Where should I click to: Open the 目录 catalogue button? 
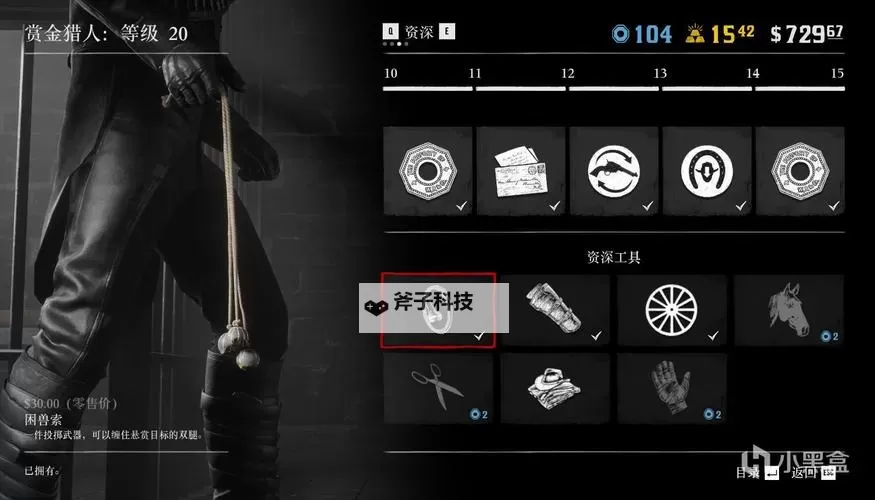tap(750, 471)
